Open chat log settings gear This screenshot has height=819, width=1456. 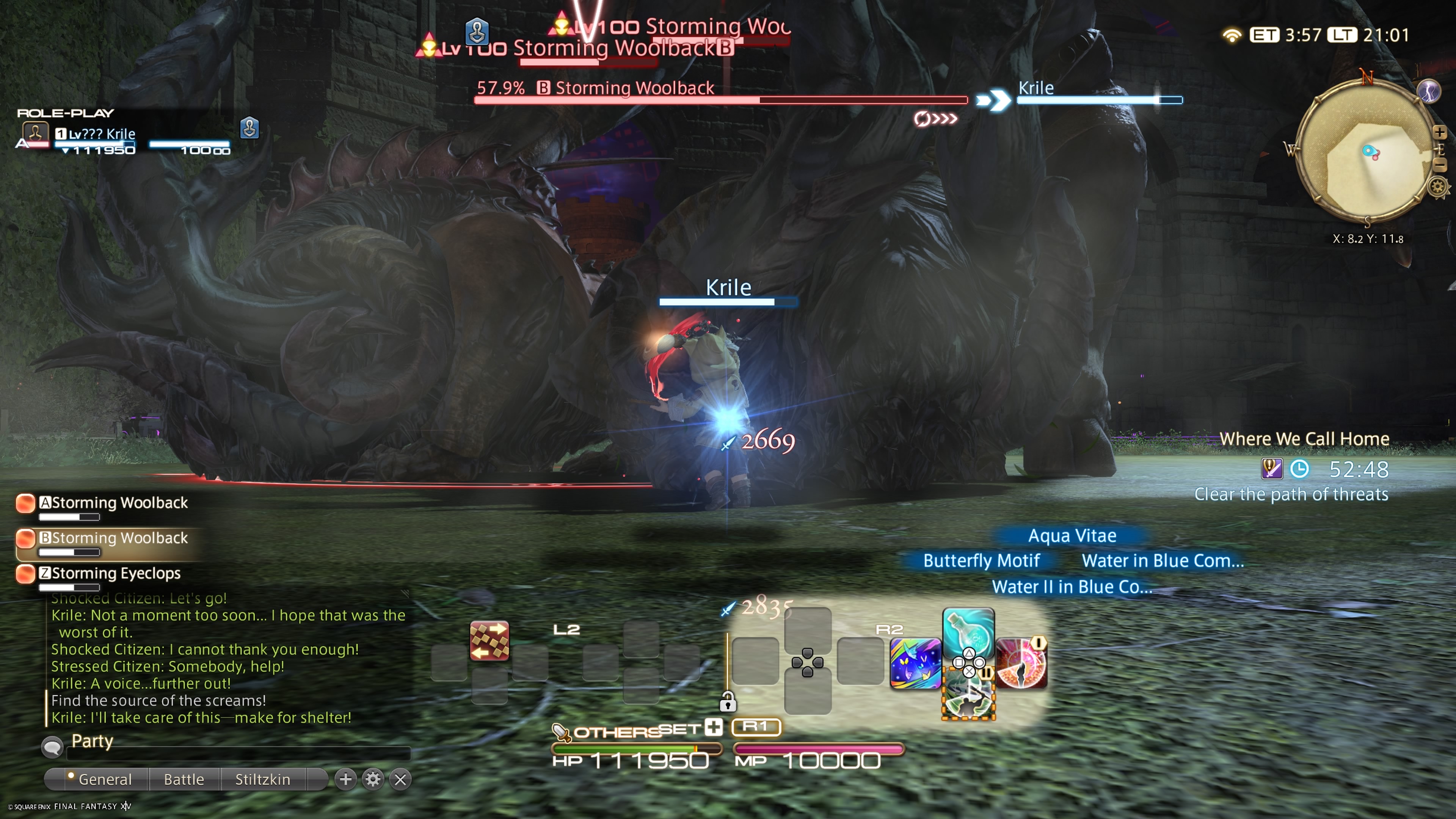pos(373,780)
